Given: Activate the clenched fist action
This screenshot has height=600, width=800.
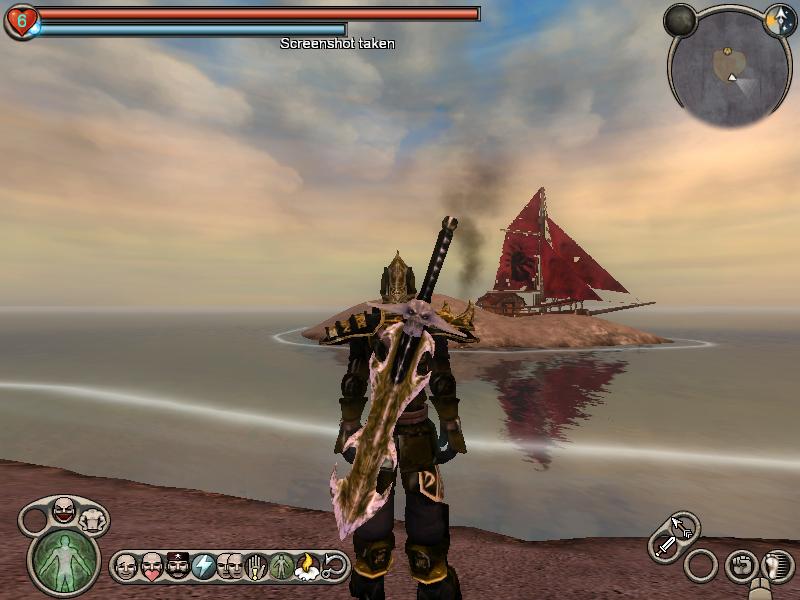Looking at the screenshot, I should 740,565.
